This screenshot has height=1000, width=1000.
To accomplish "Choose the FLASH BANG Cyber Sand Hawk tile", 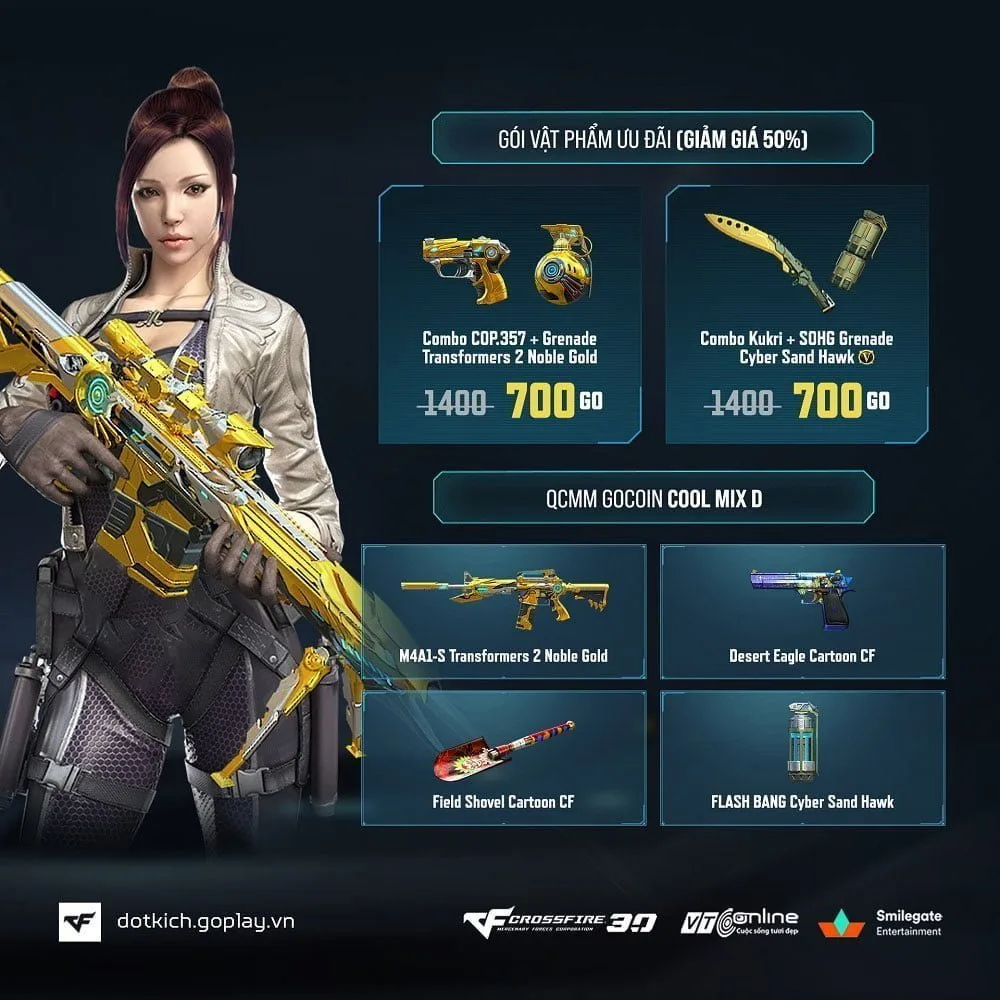I will [x=802, y=758].
